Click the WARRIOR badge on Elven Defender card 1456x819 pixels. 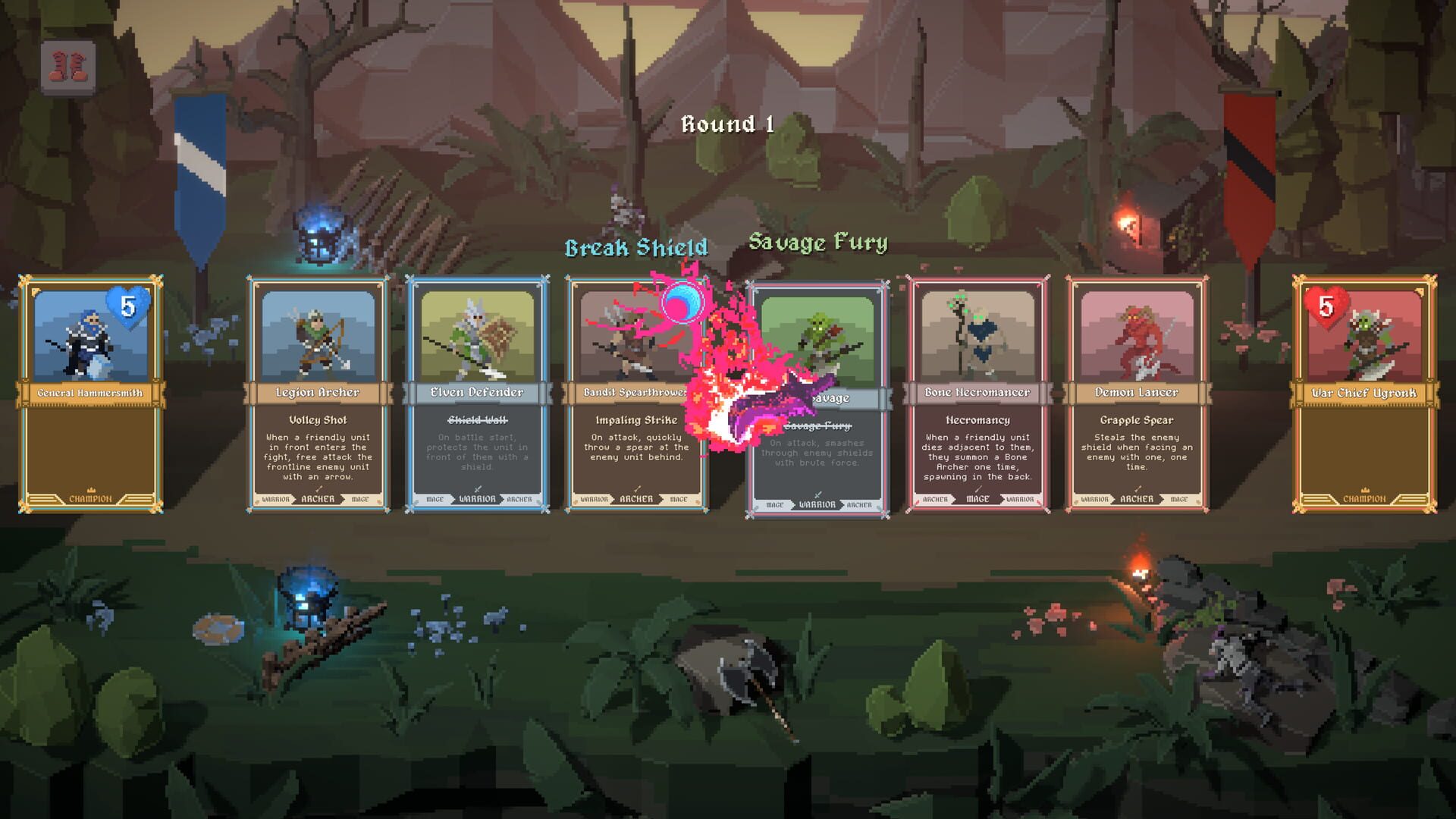(478, 500)
